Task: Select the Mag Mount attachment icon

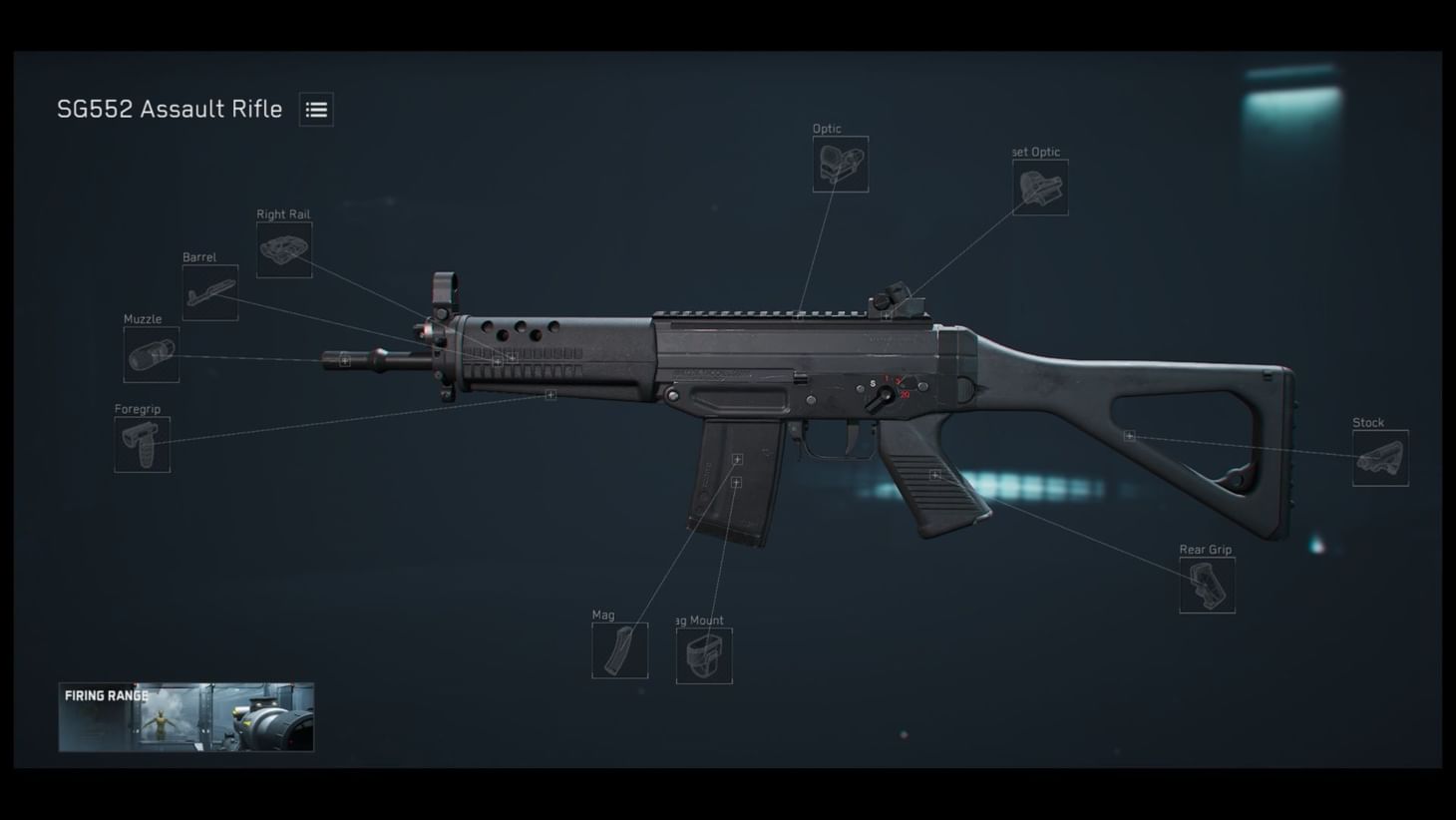Action: pos(703,655)
